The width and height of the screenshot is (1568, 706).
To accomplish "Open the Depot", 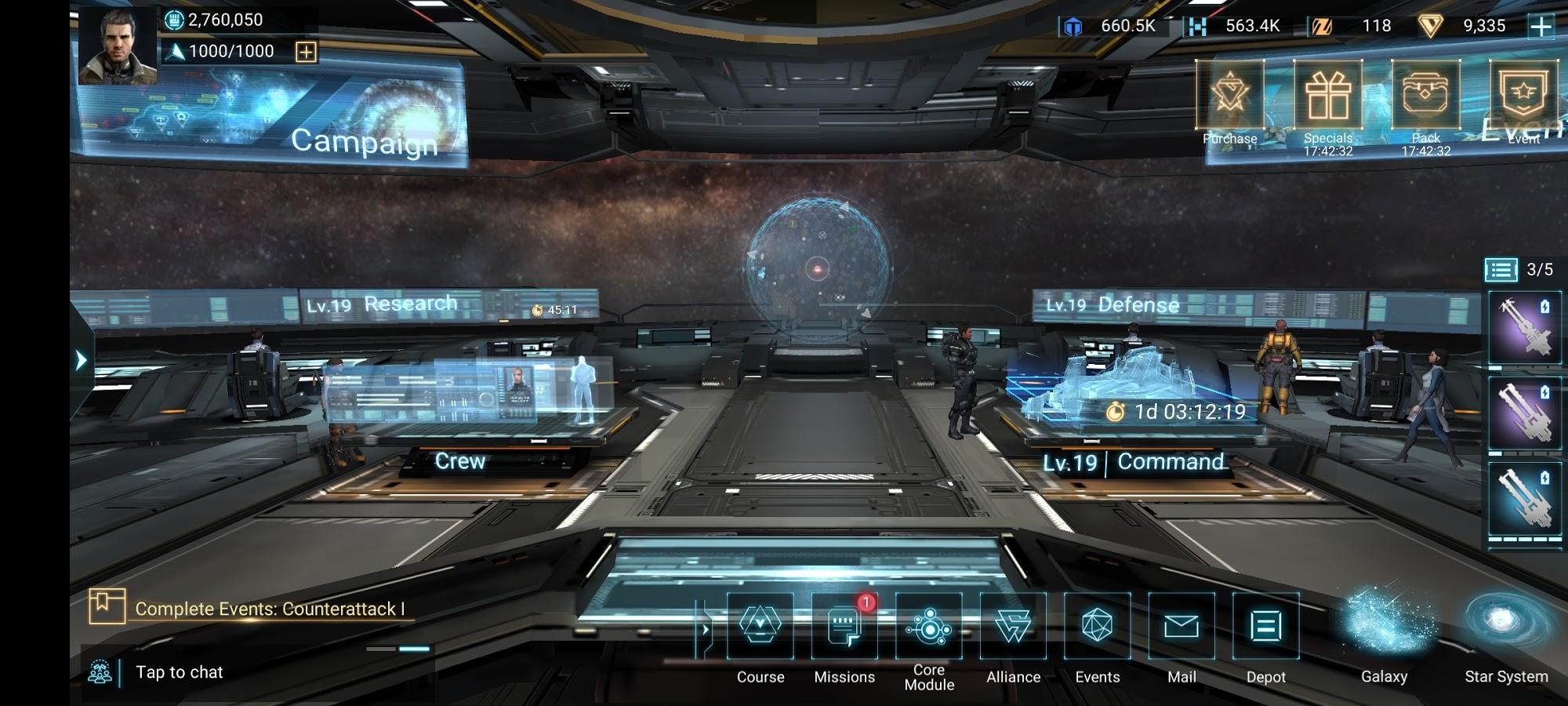I will click(1265, 627).
